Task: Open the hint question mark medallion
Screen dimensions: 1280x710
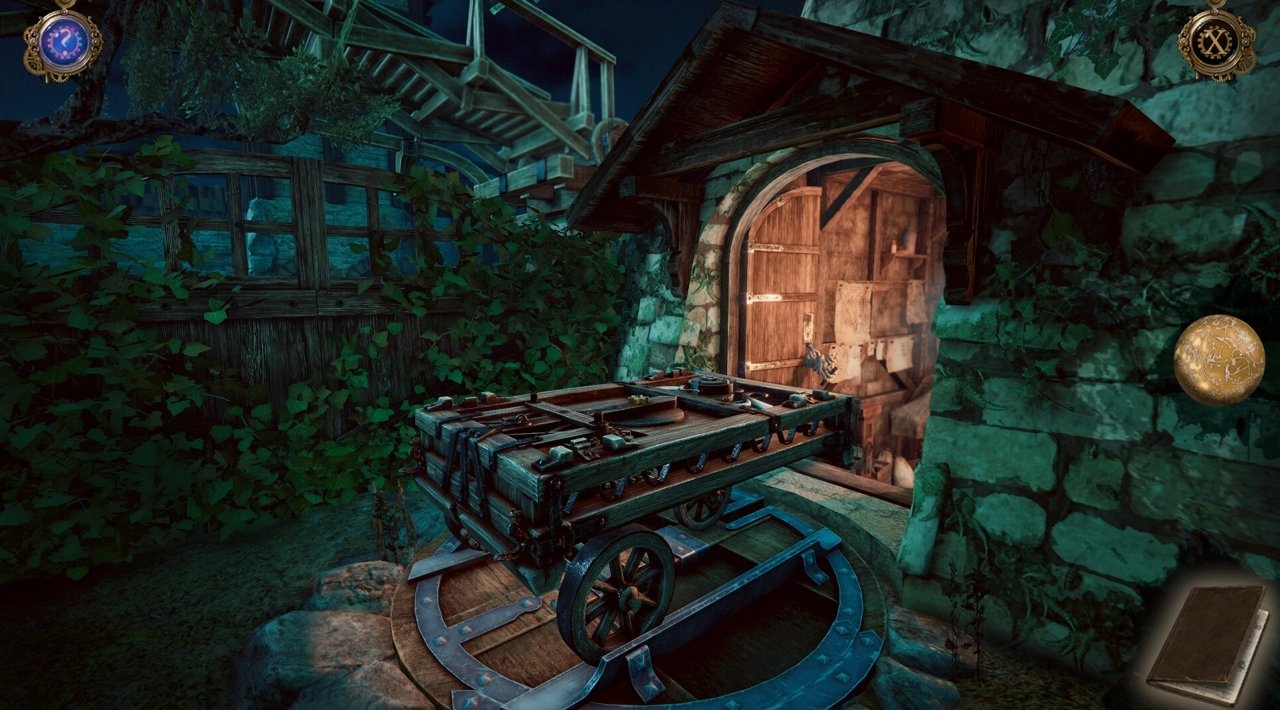Action: pyautogui.click(x=62, y=43)
